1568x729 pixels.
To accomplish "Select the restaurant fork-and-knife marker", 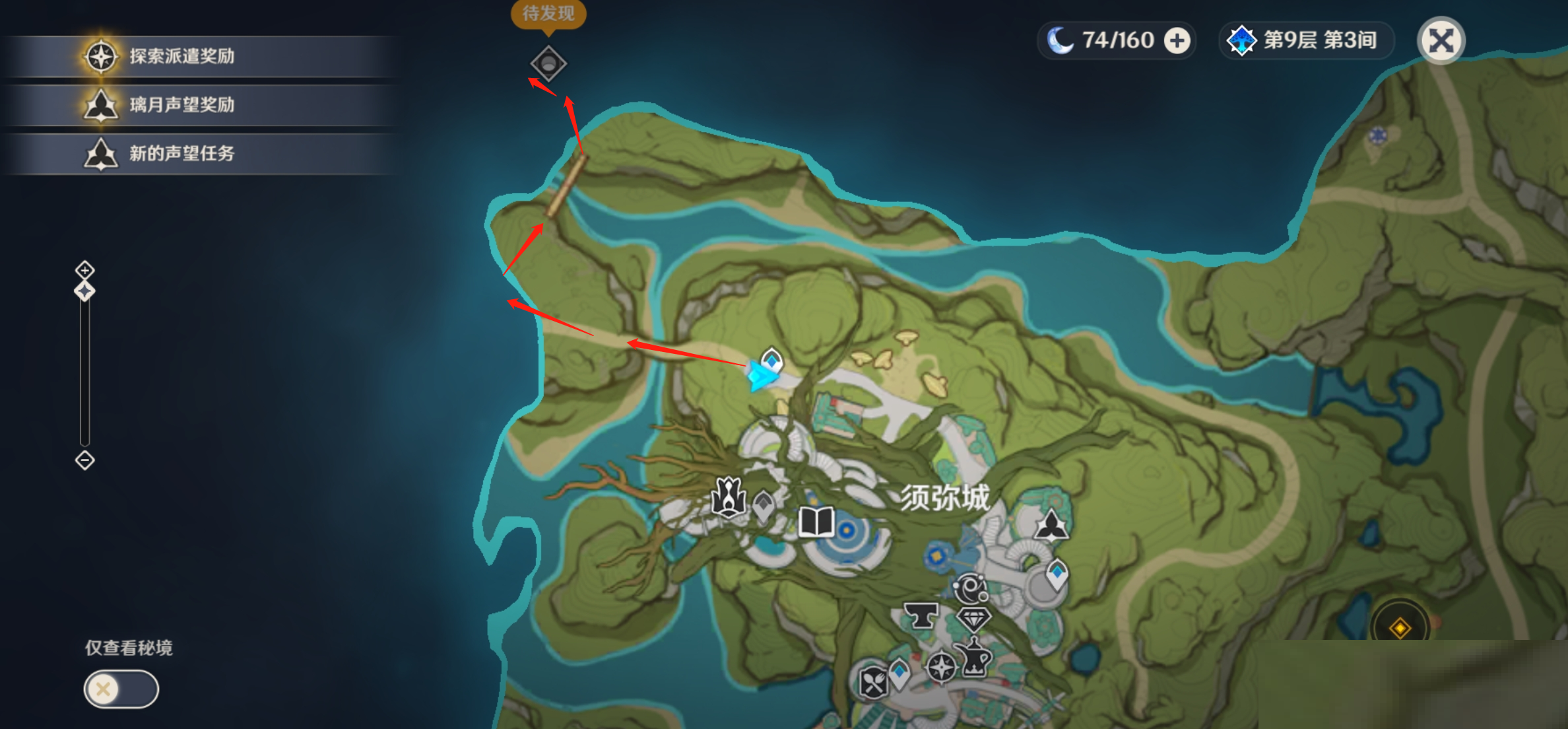I will (873, 683).
